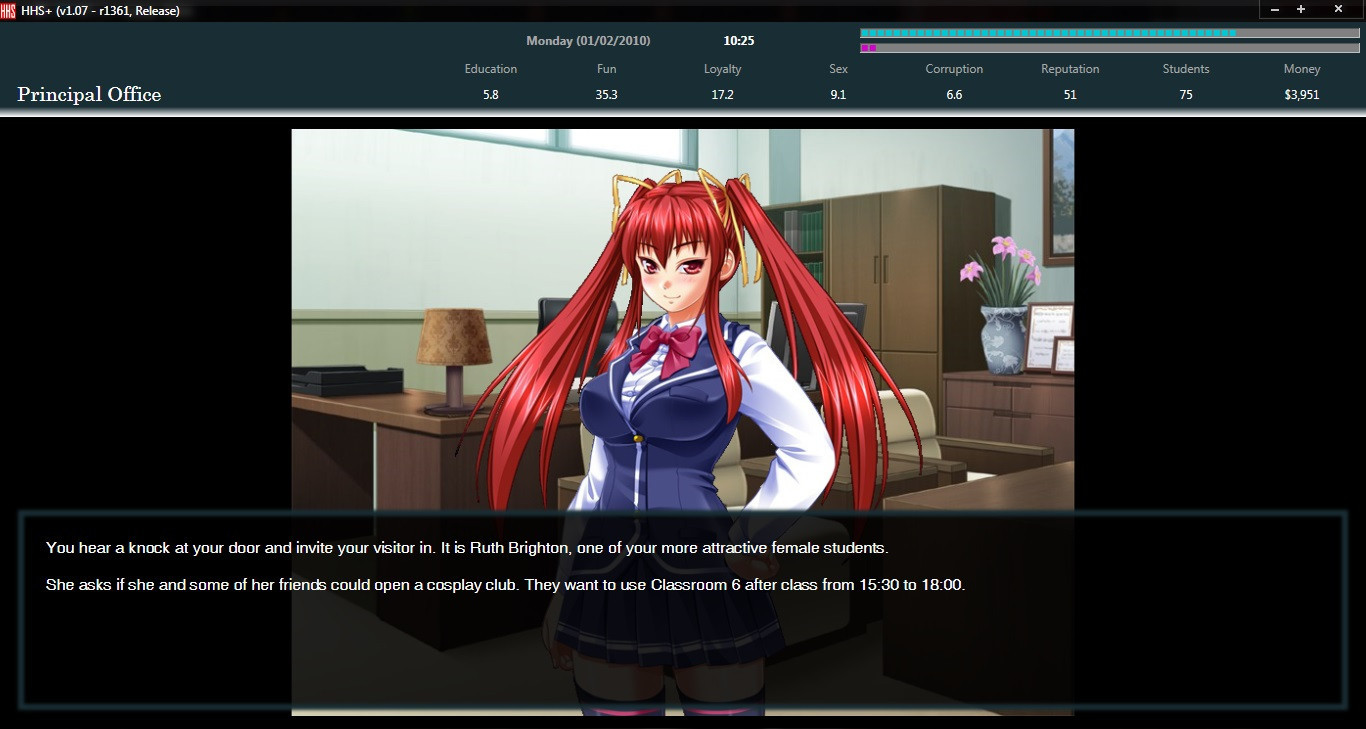Advance the cosplay club dialogue text box
Image resolution: width=1366 pixels, height=729 pixels.
click(682, 608)
